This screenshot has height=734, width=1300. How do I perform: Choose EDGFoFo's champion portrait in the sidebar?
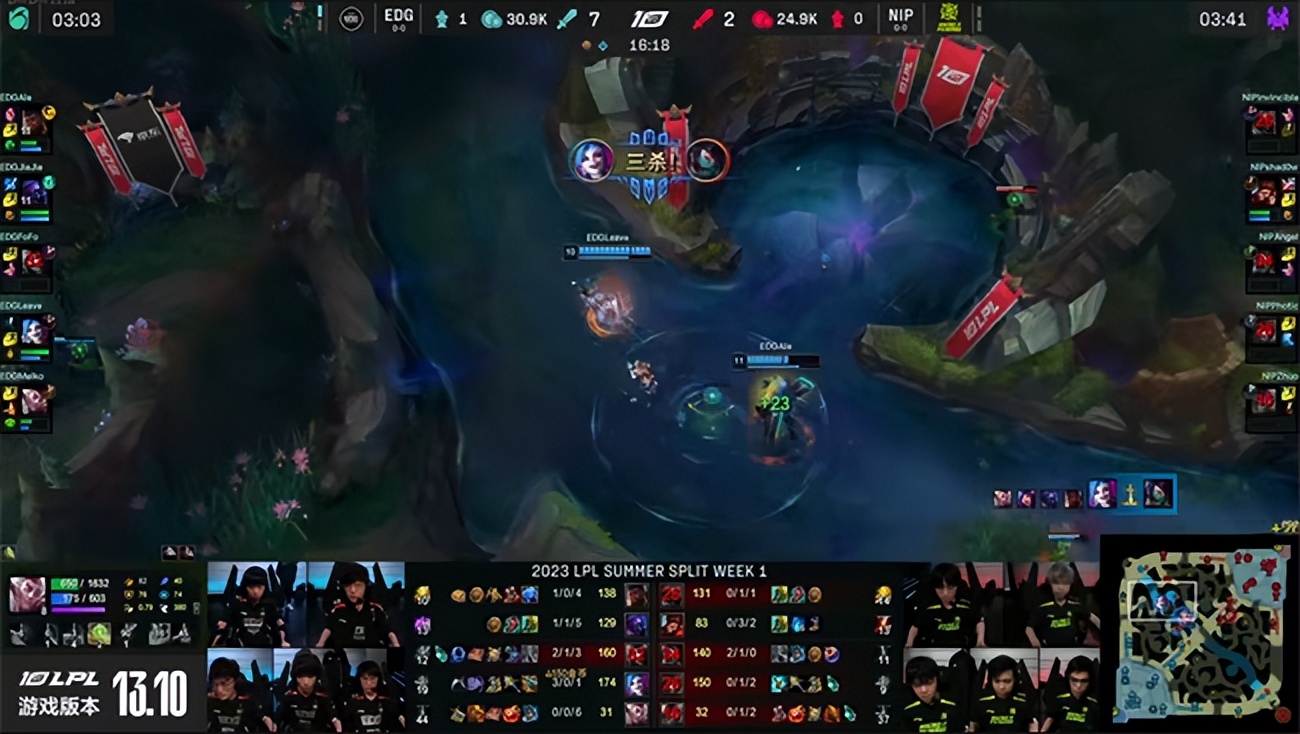(34, 261)
